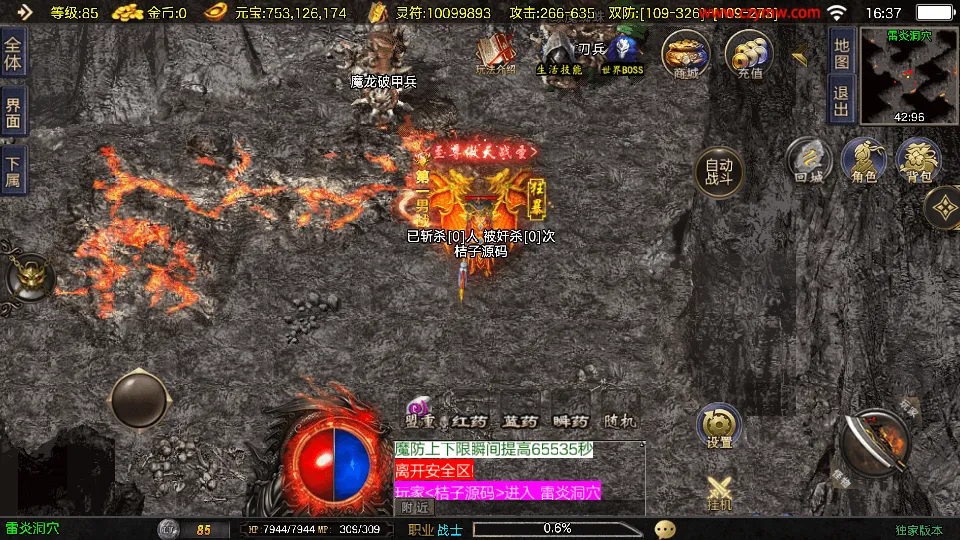This screenshot has width=960, height=540.
Task: Open the 玩法介绍 gameplay guide
Action: pos(496,54)
